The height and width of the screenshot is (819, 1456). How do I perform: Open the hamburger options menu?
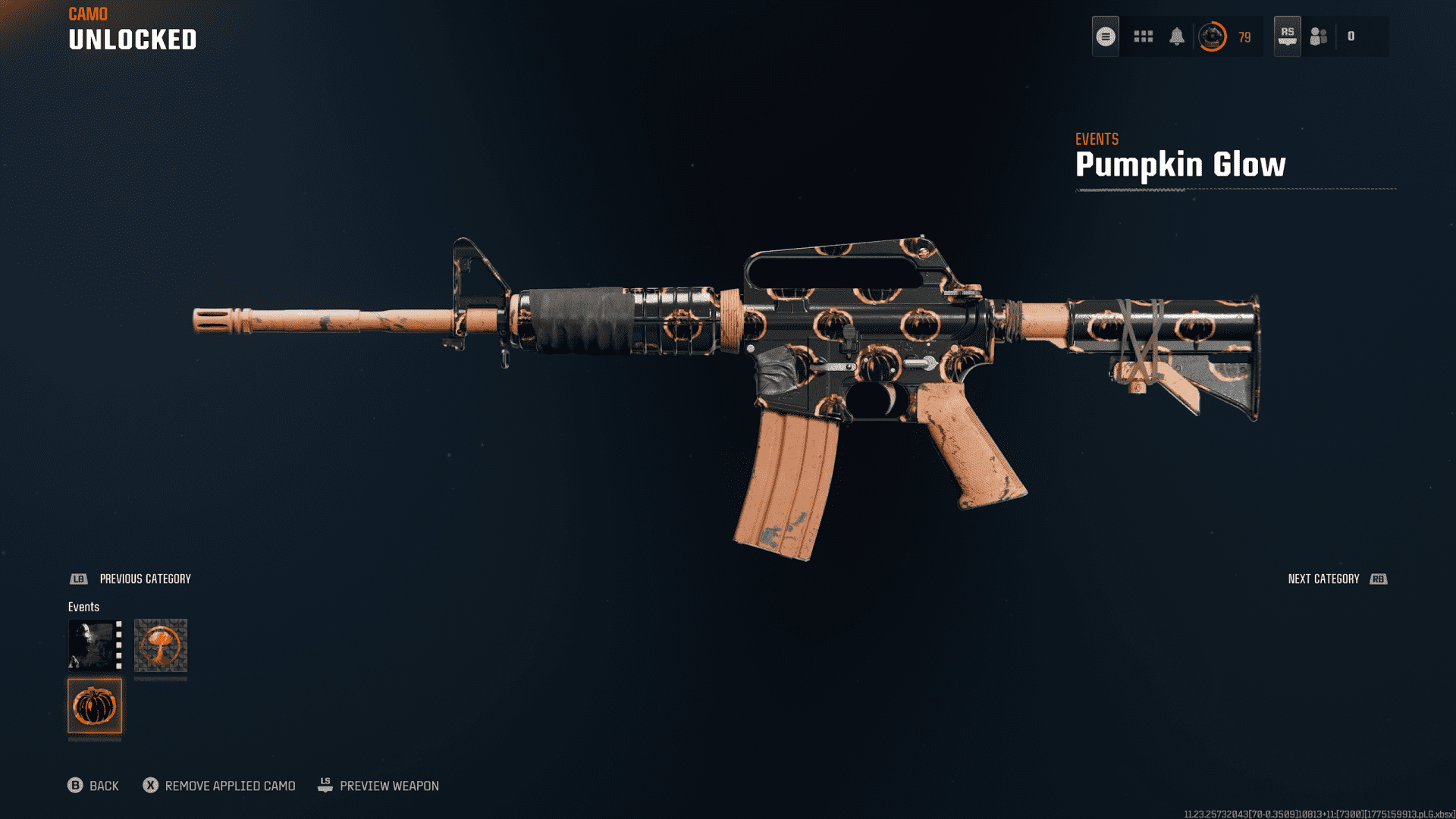click(1106, 36)
